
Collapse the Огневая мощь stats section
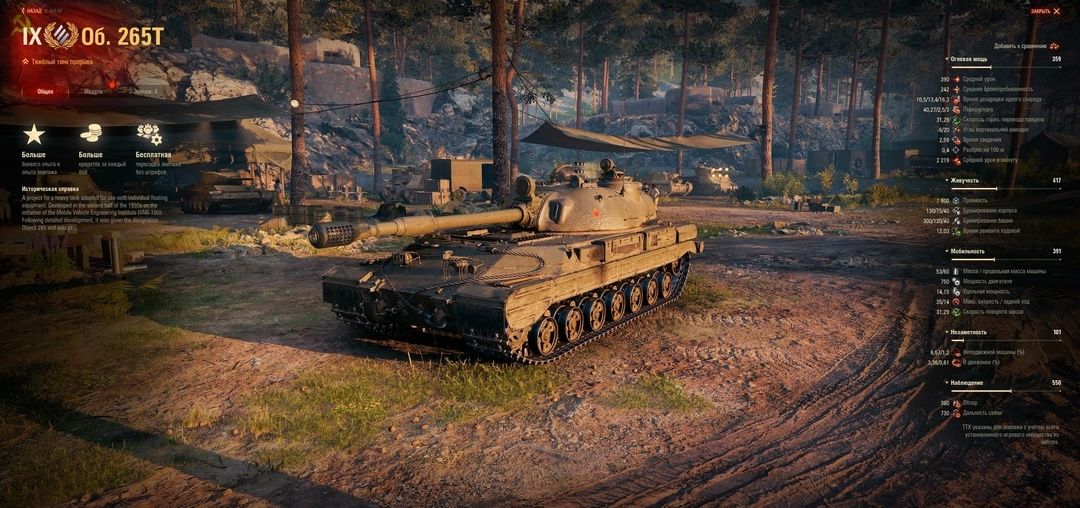[x=969, y=60]
